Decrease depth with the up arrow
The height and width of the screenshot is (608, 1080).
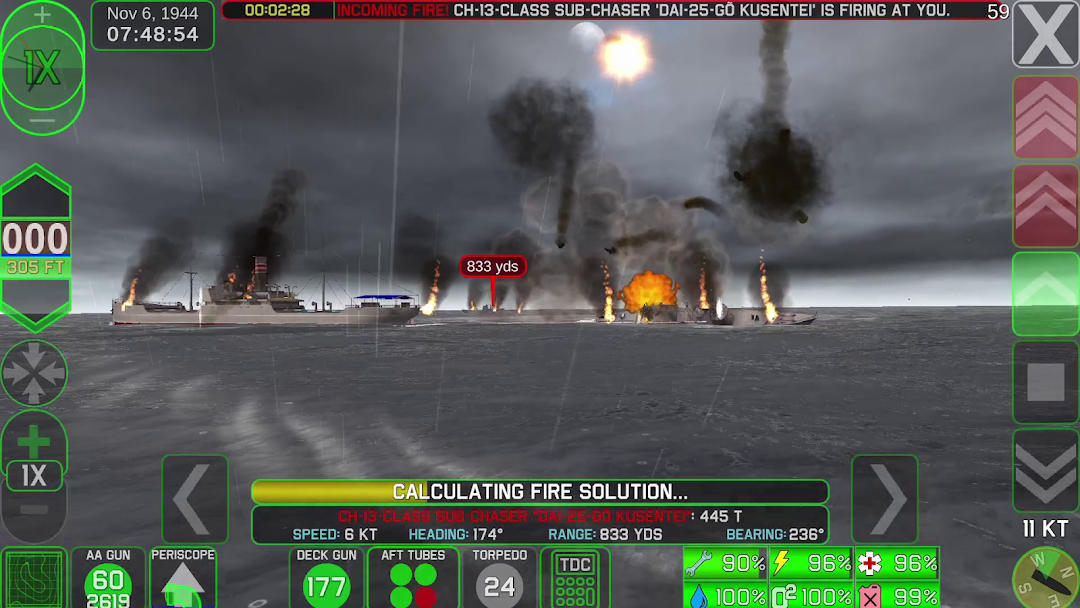[36, 191]
